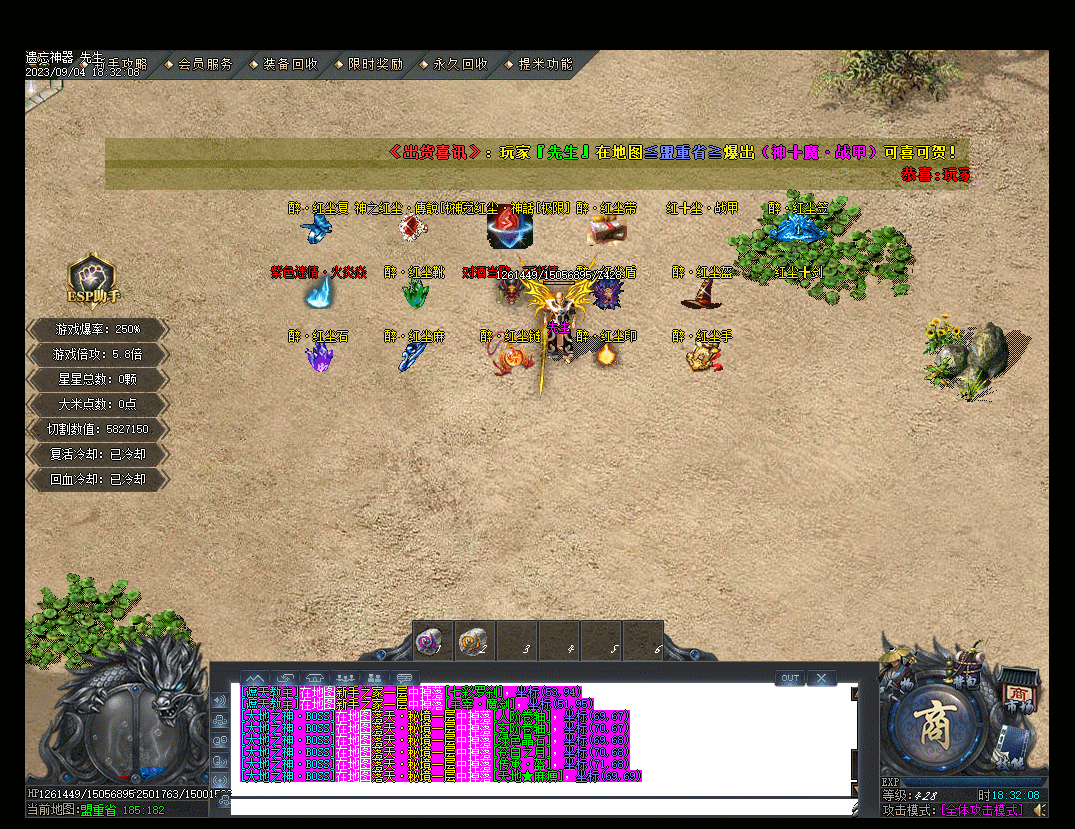Open the 新手攻略 beginner guide menu
The width and height of the screenshot is (1075, 829).
[x=120, y=64]
